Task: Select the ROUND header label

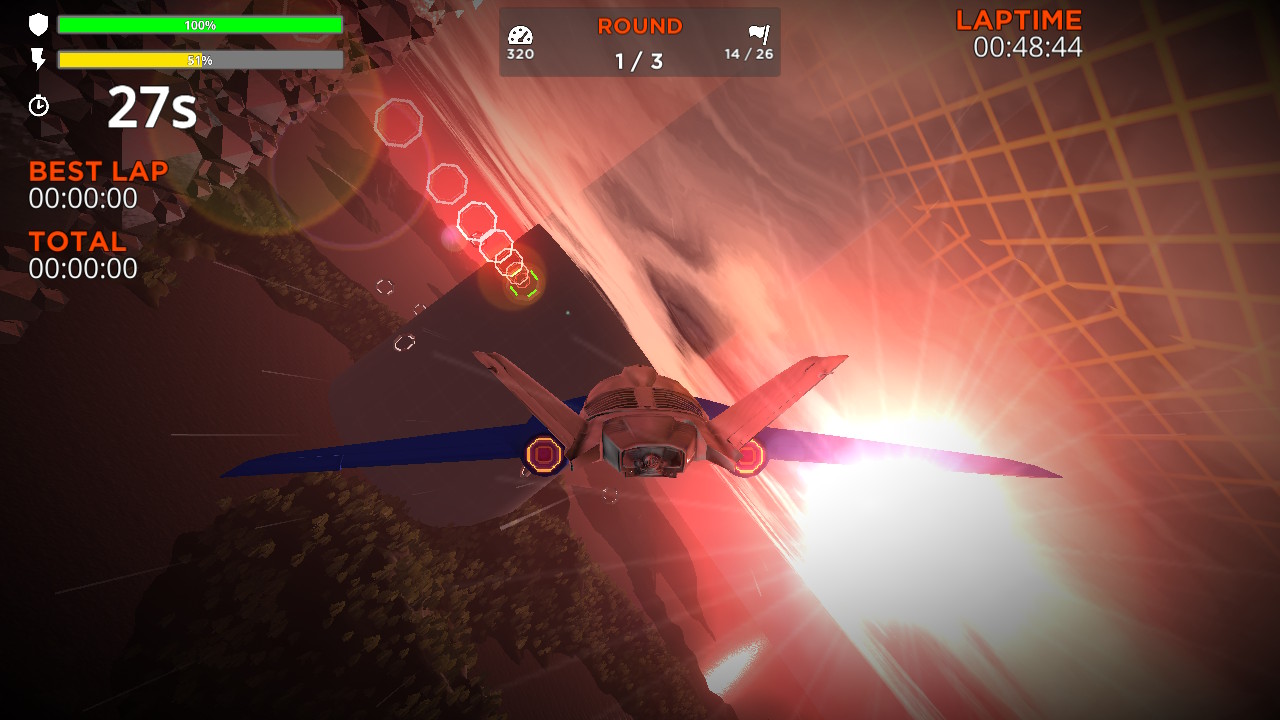Action: tap(639, 24)
